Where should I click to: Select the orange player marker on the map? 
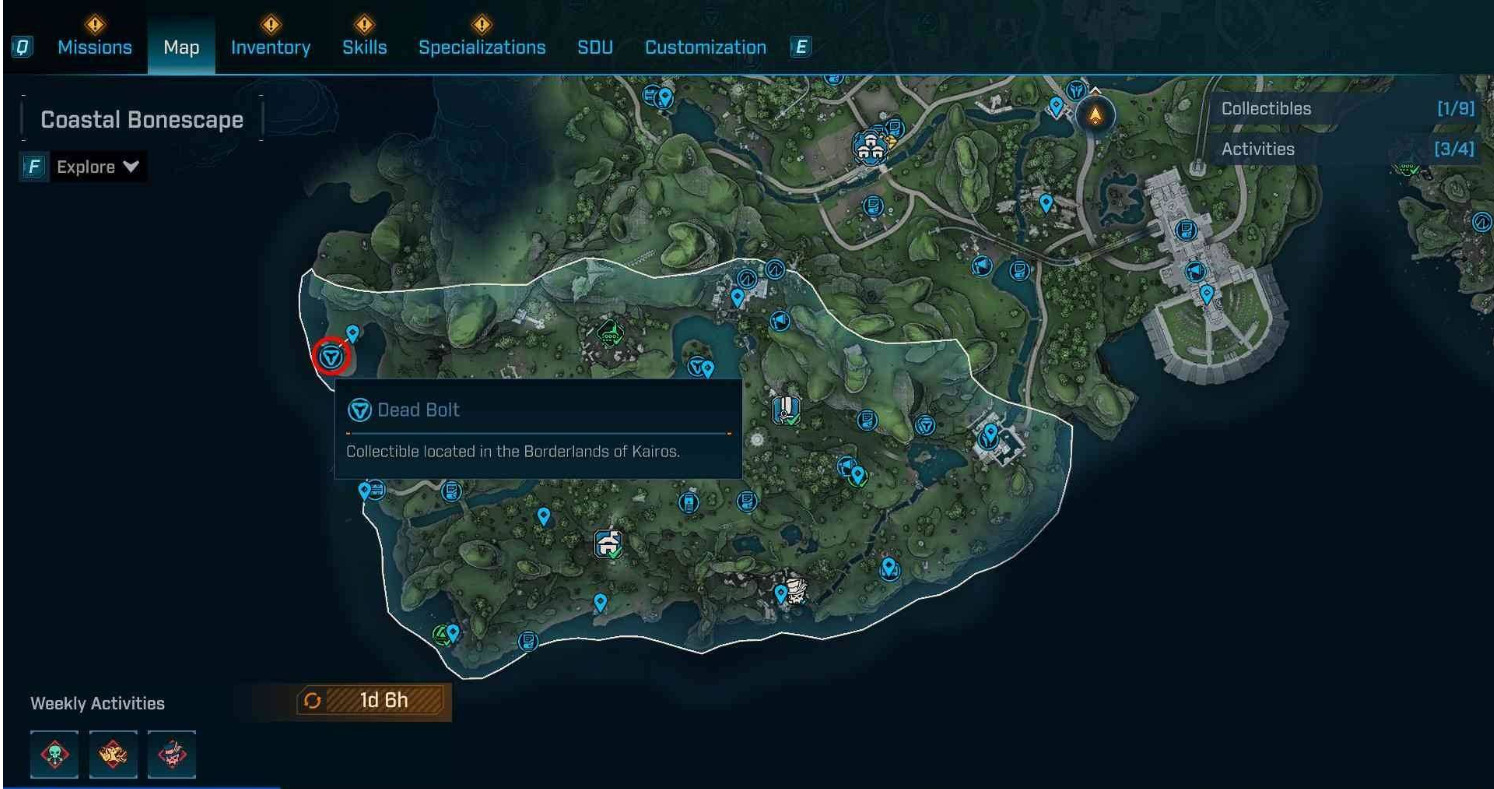1096,116
